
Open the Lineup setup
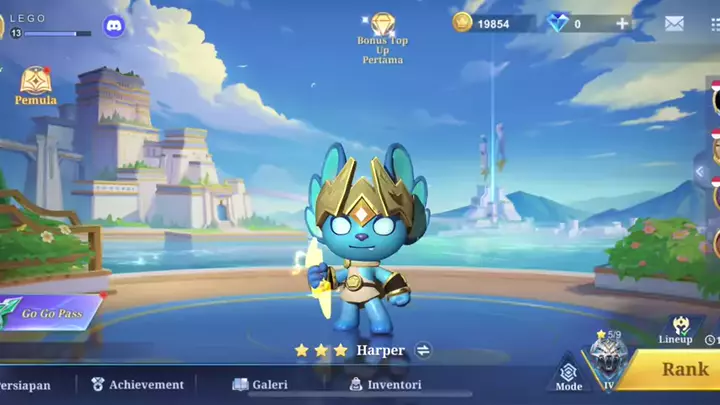675,329
